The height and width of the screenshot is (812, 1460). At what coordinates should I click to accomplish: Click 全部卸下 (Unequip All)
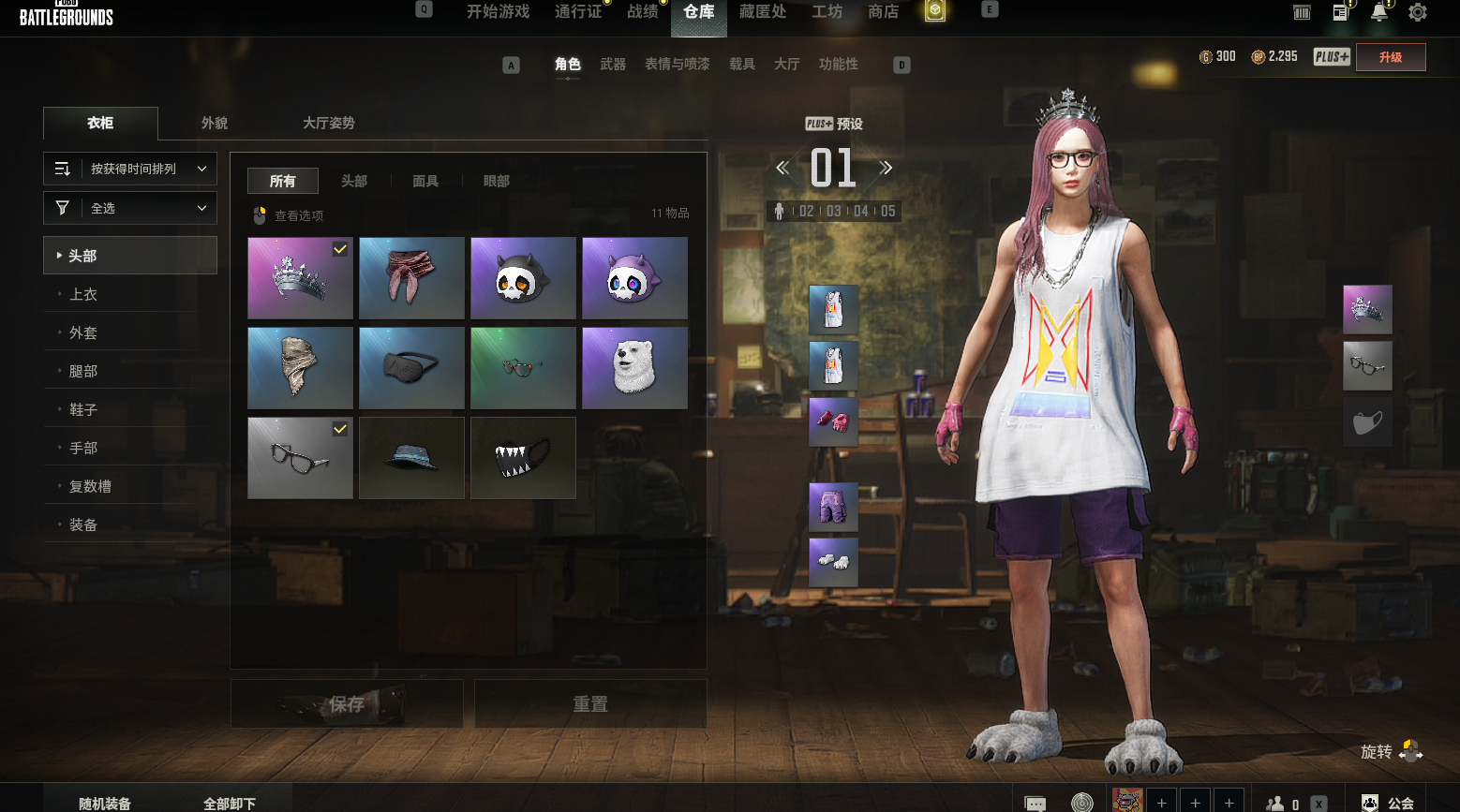click(x=230, y=803)
